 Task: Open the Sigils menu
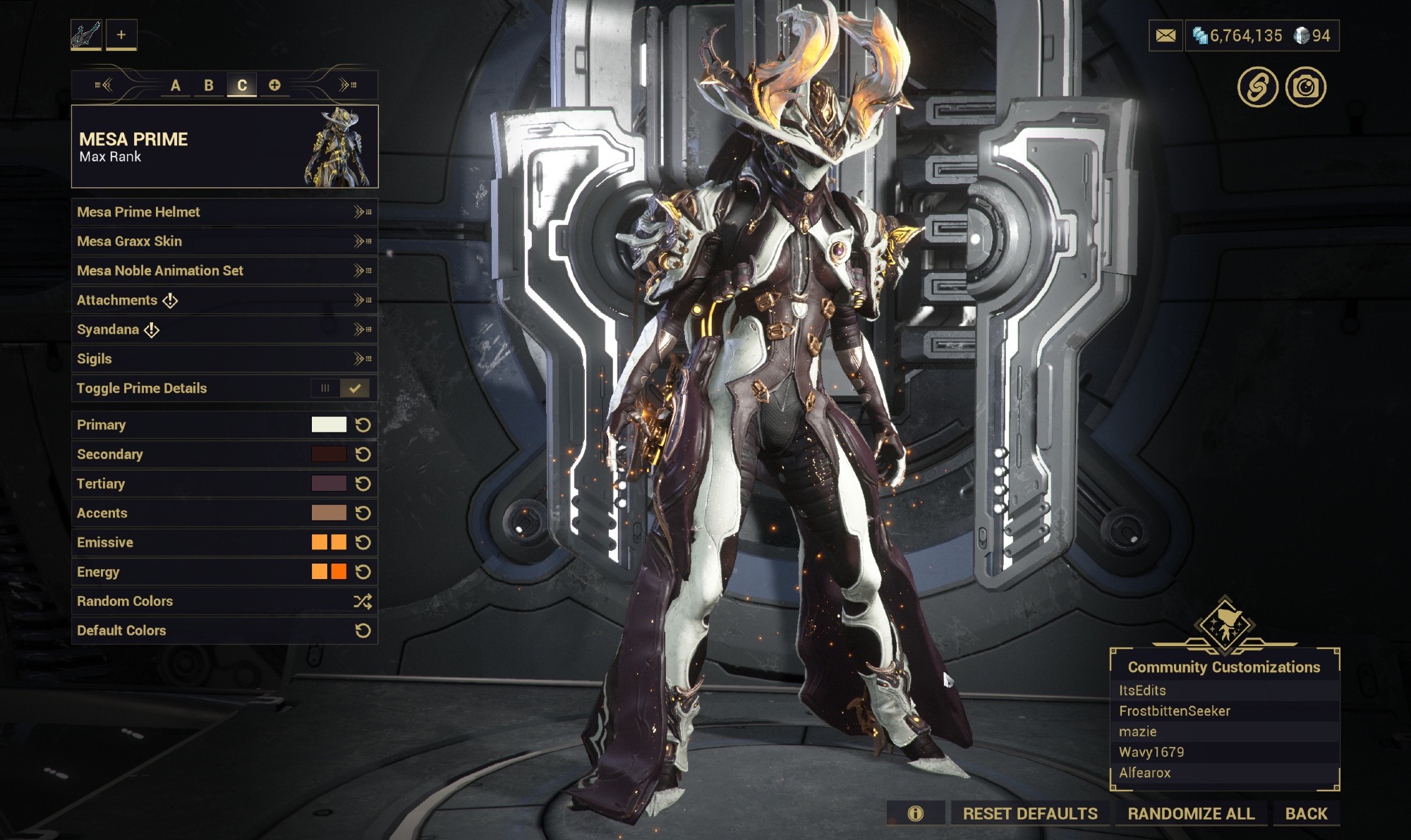tap(224, 359)
